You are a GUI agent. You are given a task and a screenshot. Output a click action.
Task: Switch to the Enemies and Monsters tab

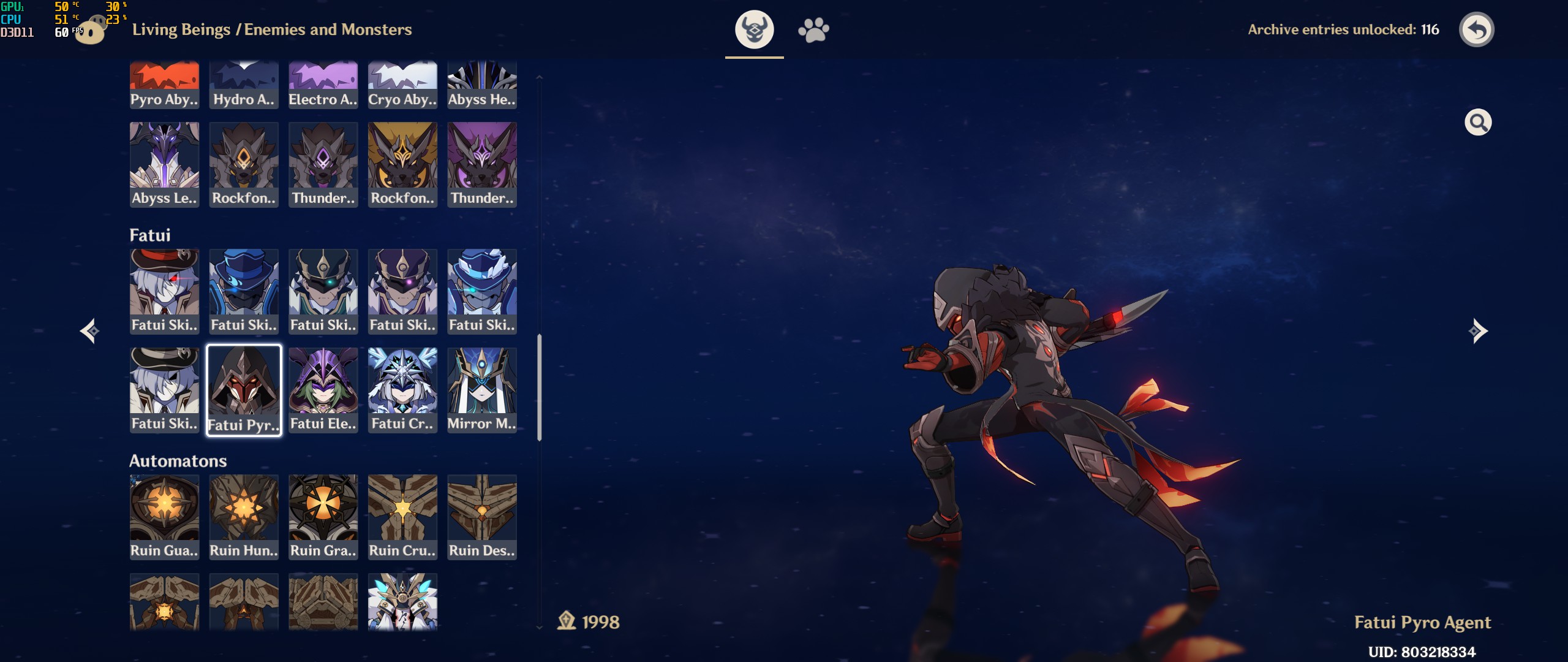(754, 29)
